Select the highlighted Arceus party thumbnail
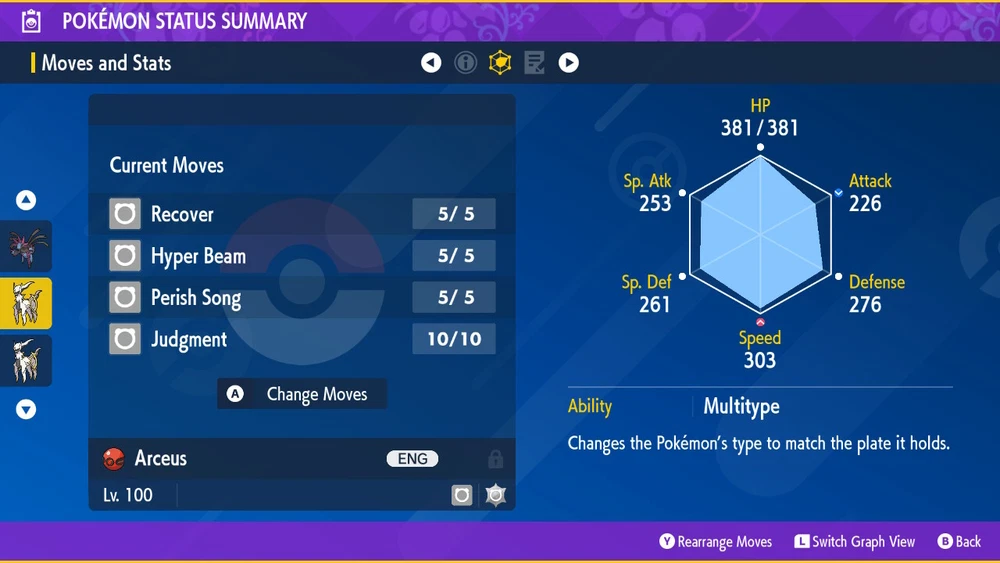The image size is (1000, 563). click(x=26, y=304)
